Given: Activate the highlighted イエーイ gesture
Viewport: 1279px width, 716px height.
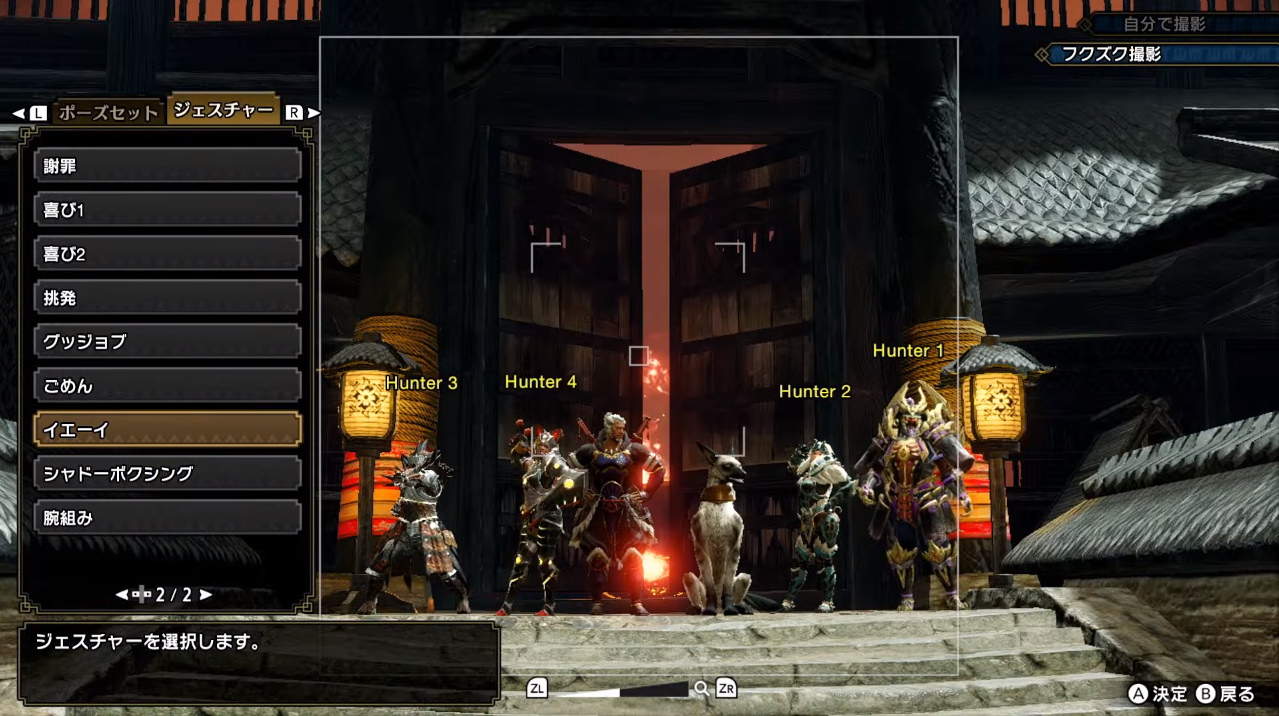Looking at the screenshot, I should (168, 430).
